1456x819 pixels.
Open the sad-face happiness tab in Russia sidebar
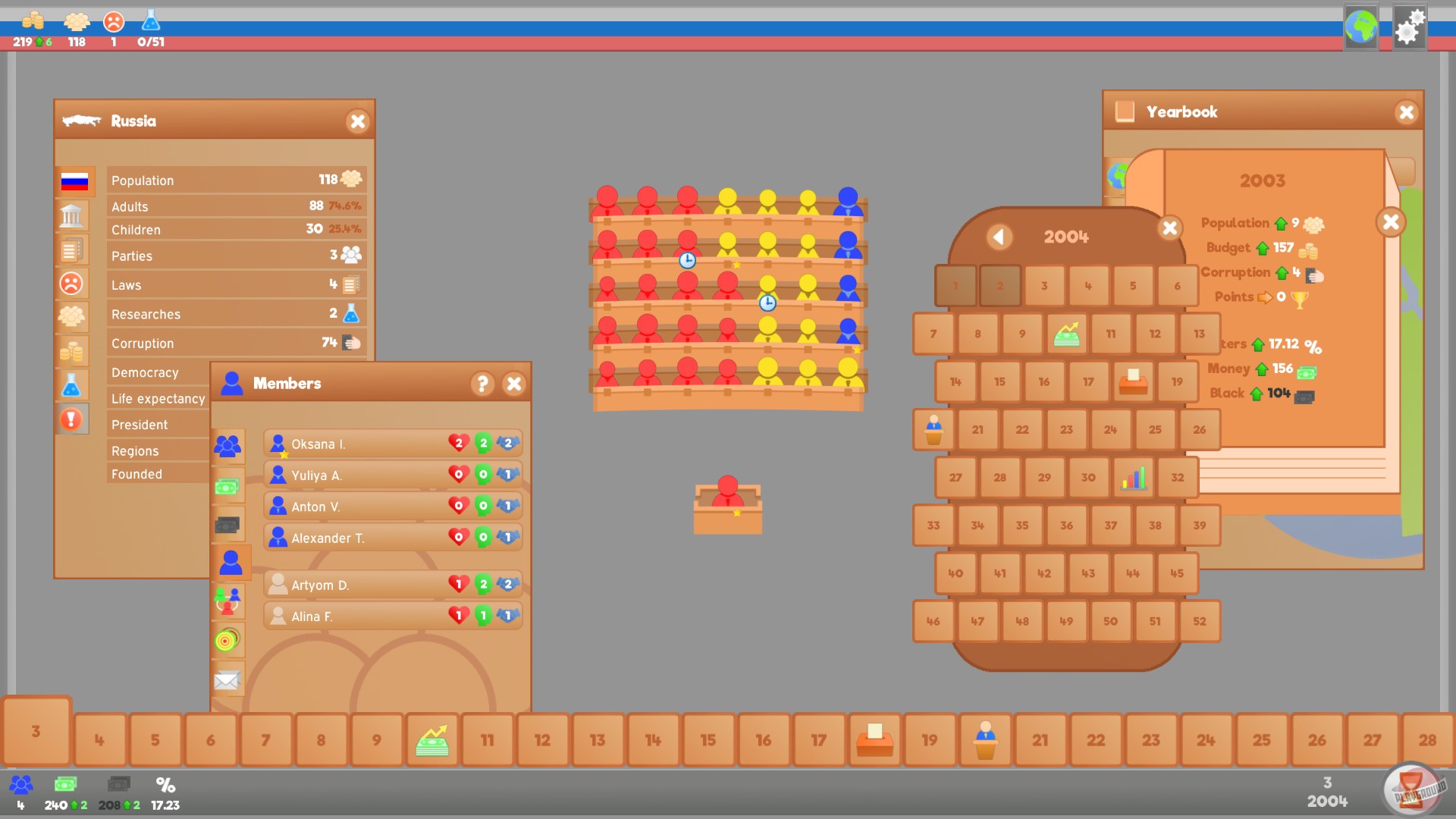coord(73,284)
